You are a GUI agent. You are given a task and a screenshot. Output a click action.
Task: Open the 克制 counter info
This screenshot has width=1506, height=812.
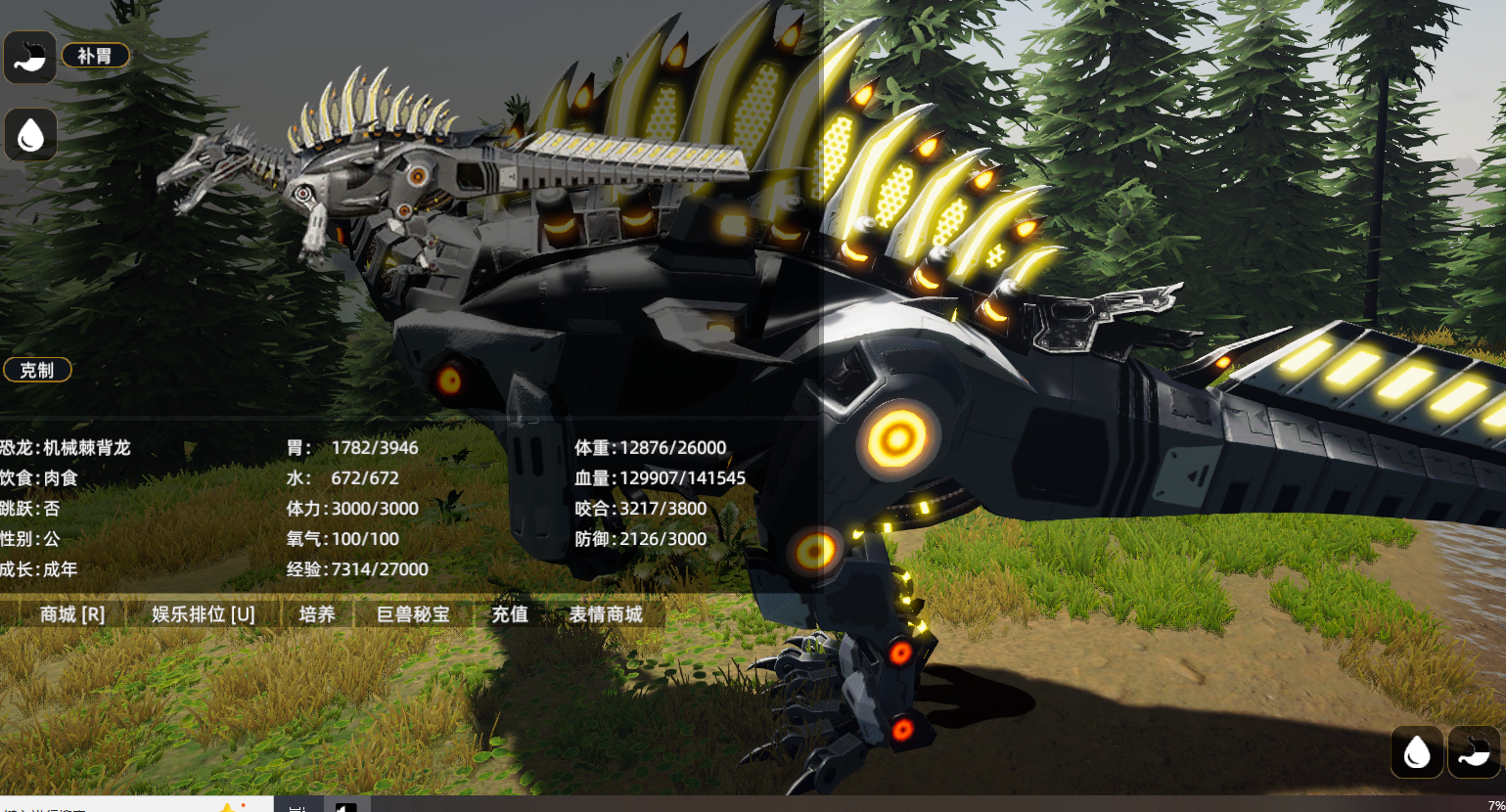[37, 370]
